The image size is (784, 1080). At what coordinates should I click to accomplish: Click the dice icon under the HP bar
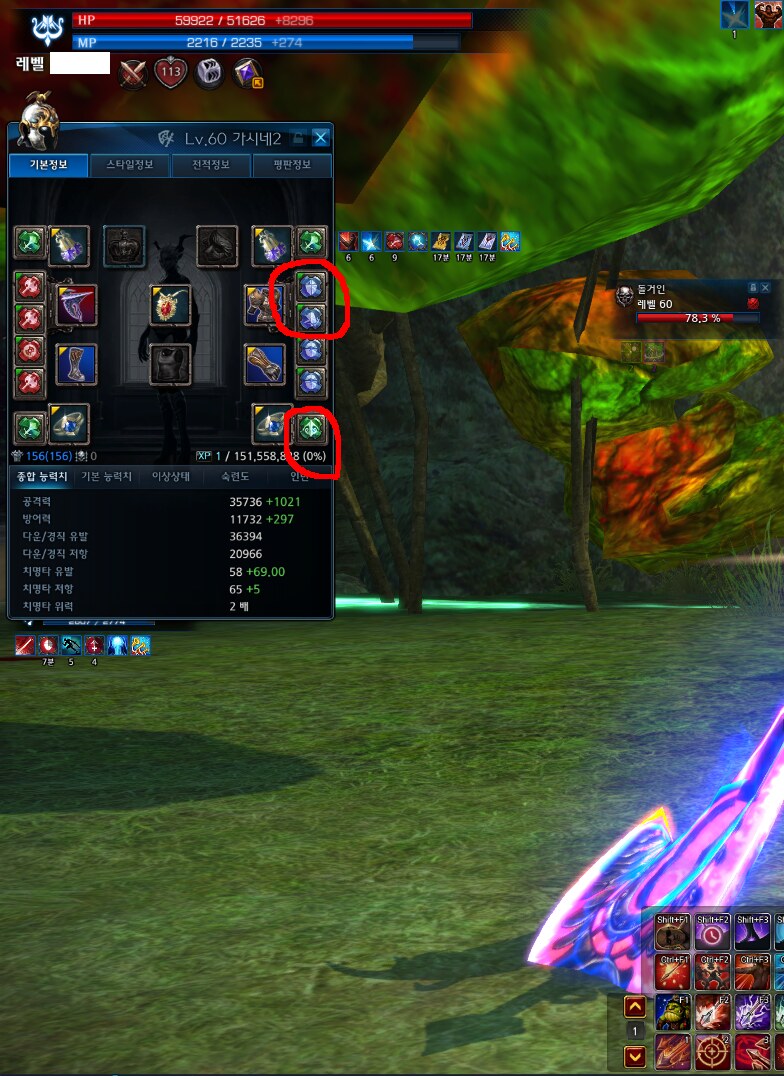point(209,73)
